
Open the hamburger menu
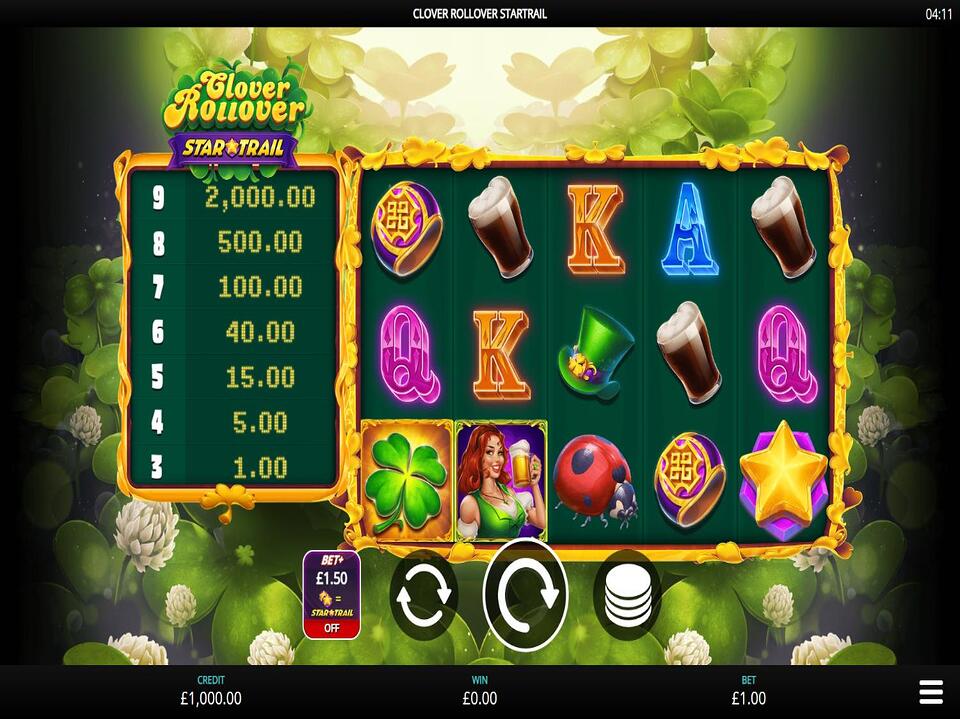pyautogui.click(x=930, y=691)
